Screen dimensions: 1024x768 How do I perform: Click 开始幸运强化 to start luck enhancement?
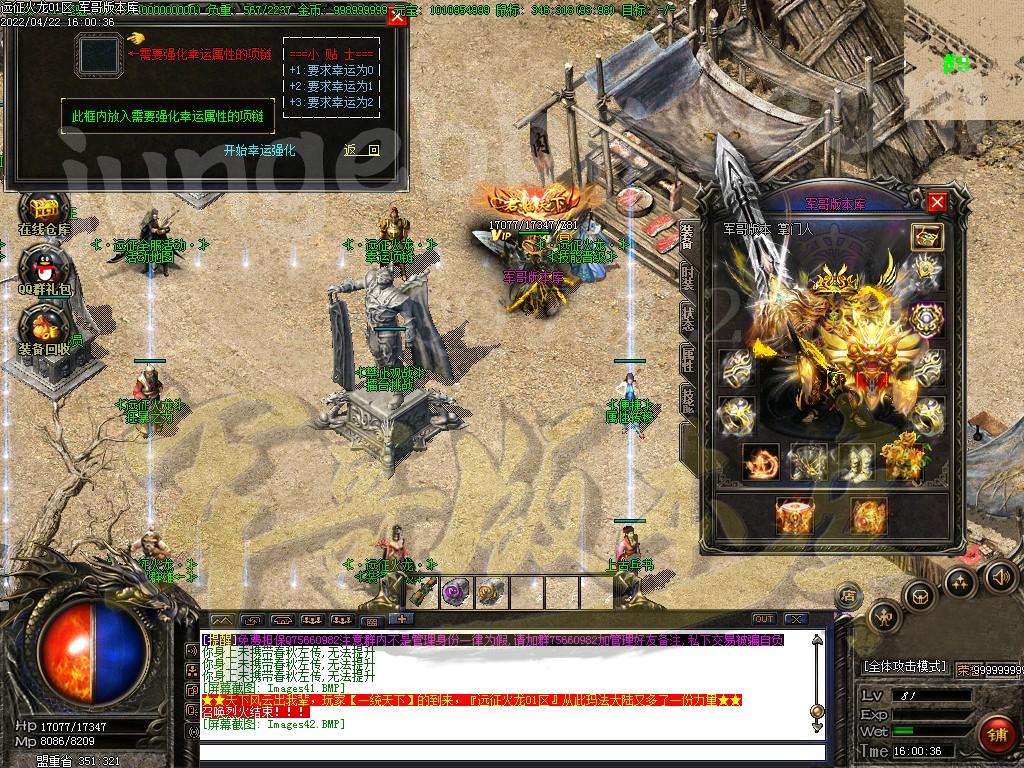259,150
